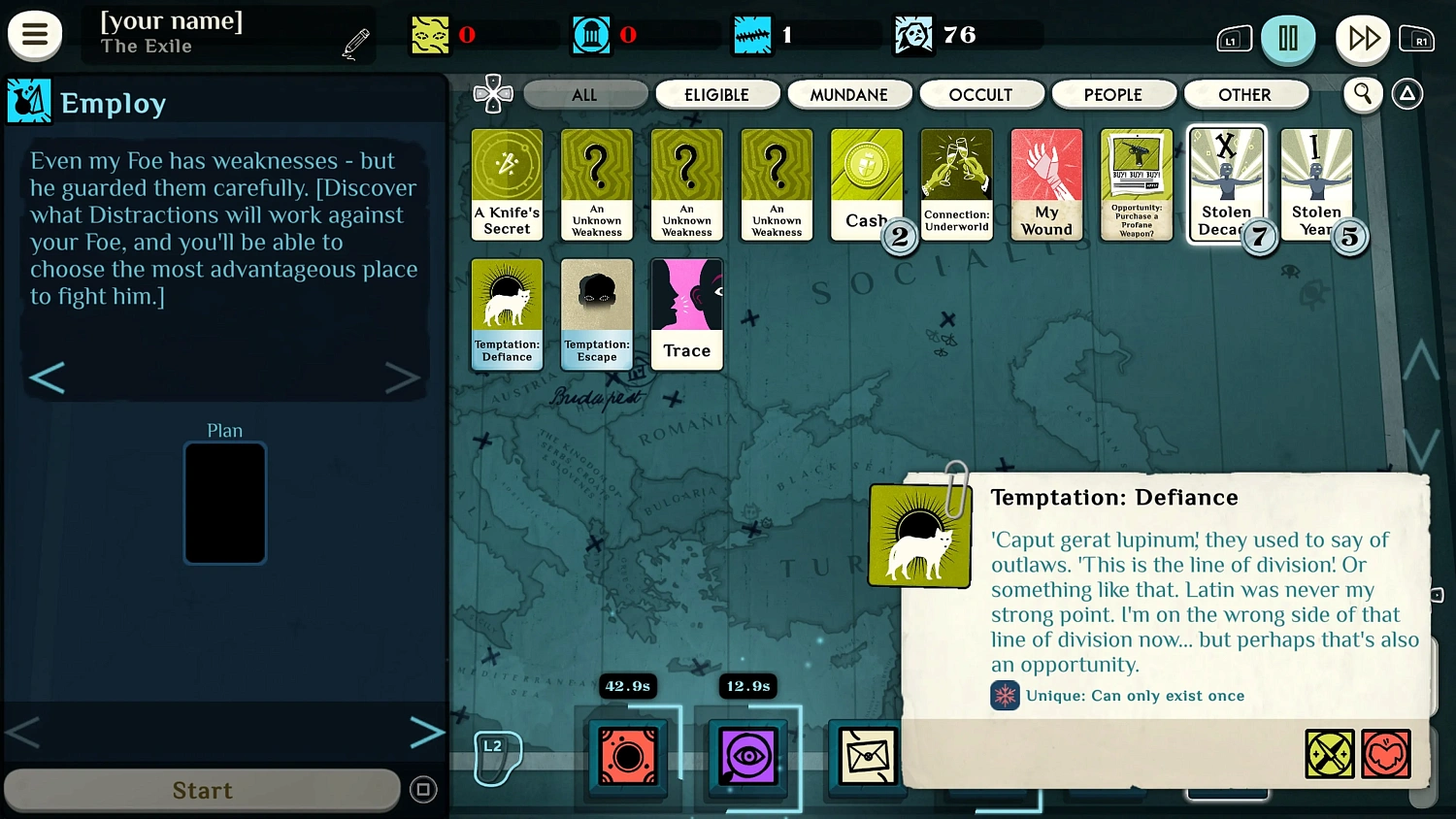Viewport: 1456px width, 819px height.
Task: Switch to the OCCULT filter tab
Action: [x=981, y=94]
